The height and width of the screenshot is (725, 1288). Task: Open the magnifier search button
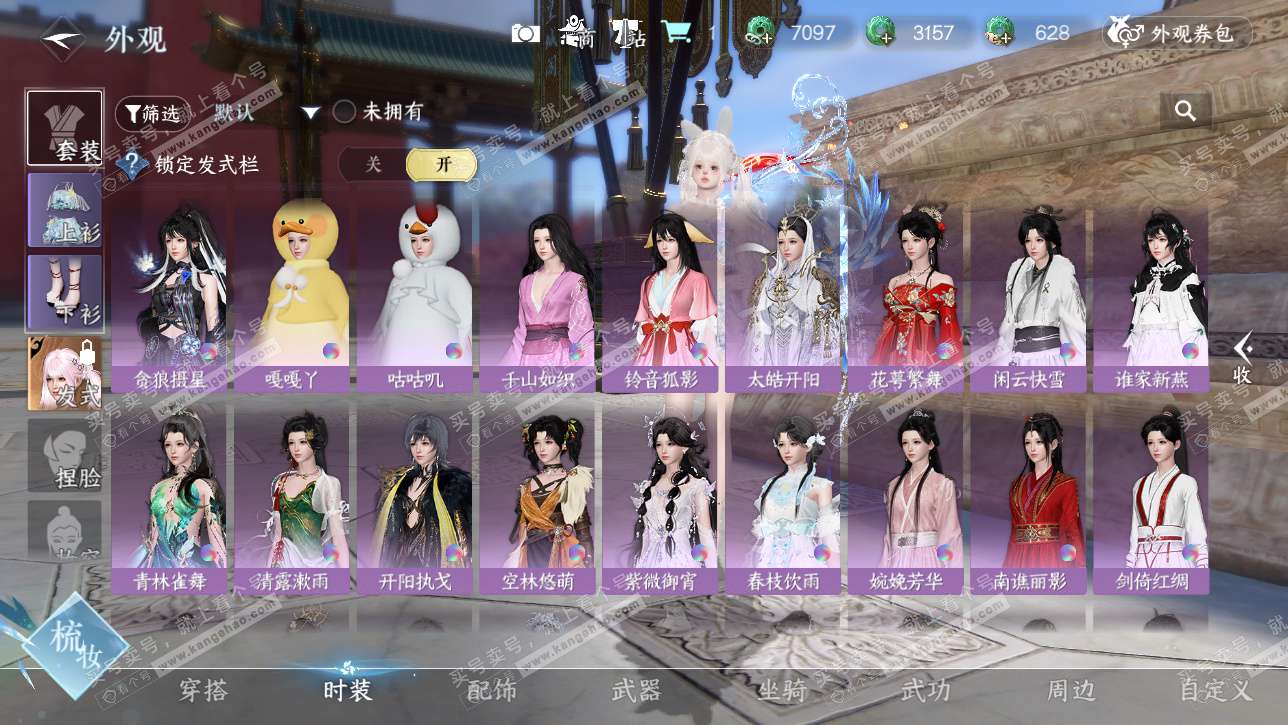1185,111
